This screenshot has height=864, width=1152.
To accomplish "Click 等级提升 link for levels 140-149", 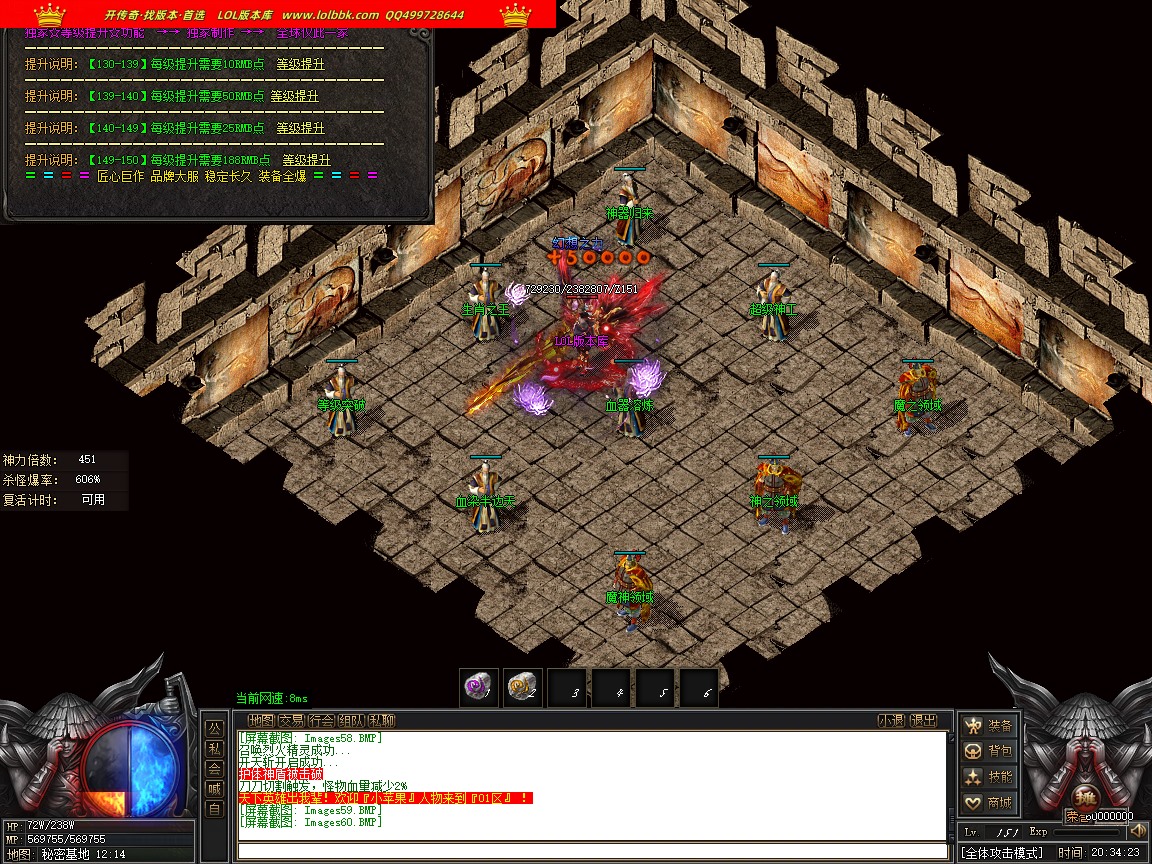I will click(300, 128).
